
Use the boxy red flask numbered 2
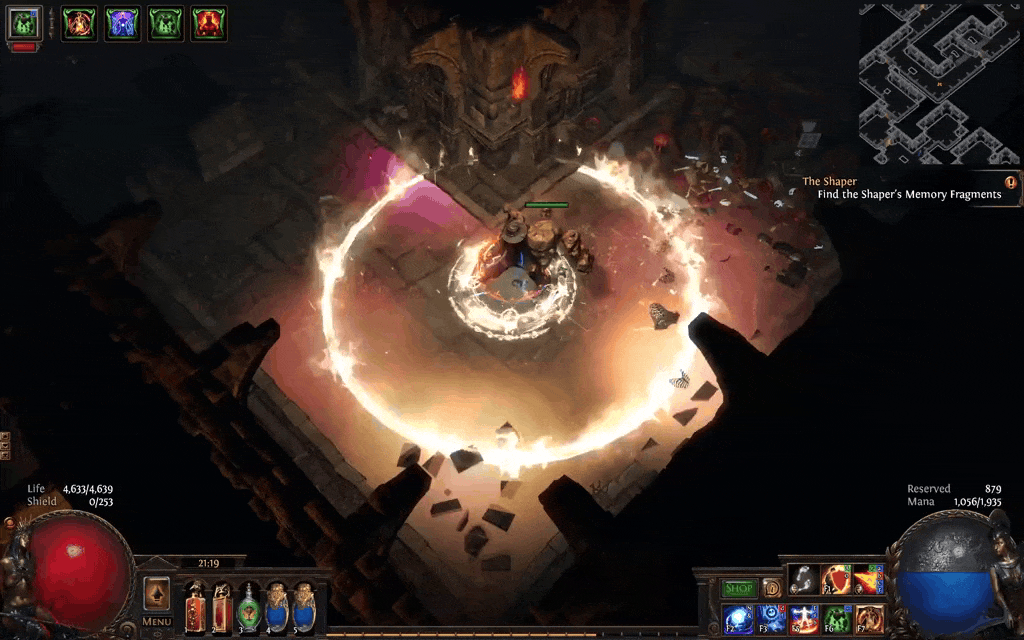222,606
